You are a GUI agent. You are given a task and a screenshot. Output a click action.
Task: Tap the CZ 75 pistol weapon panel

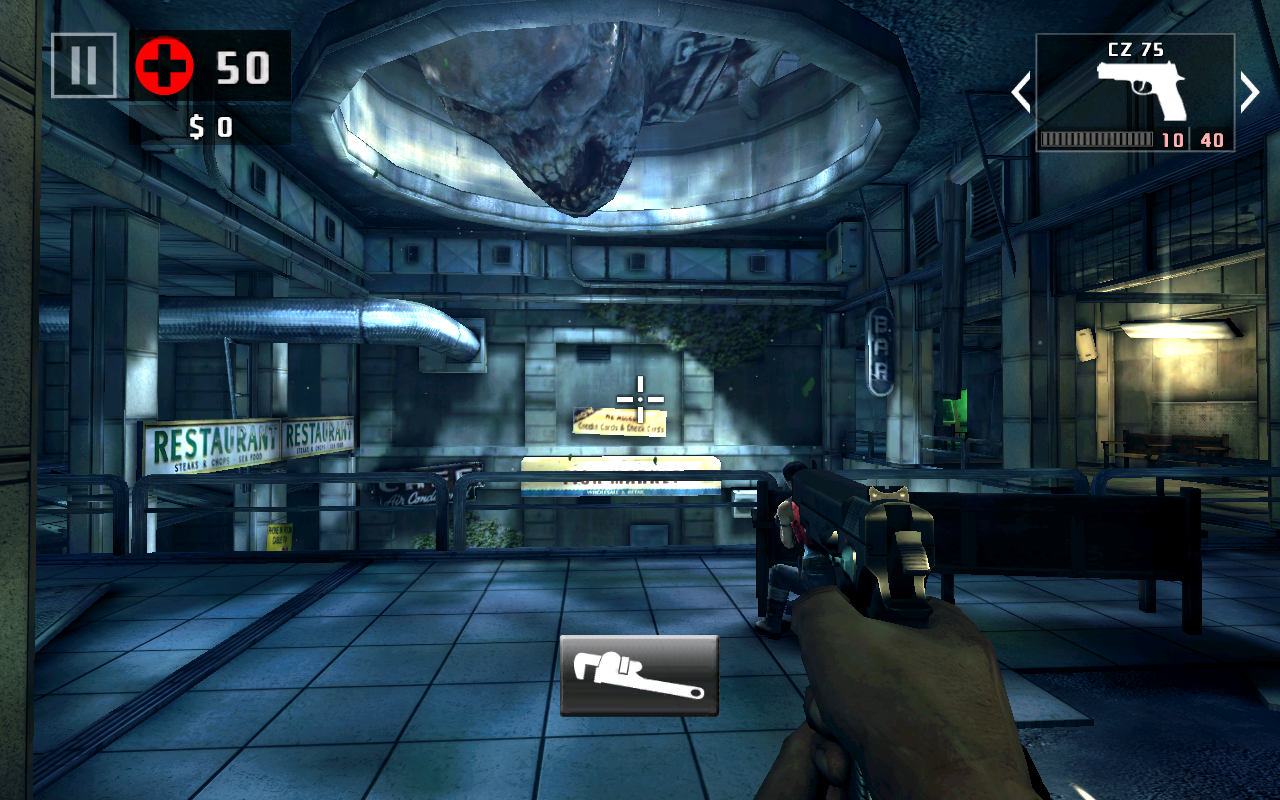coord(1135,92)
